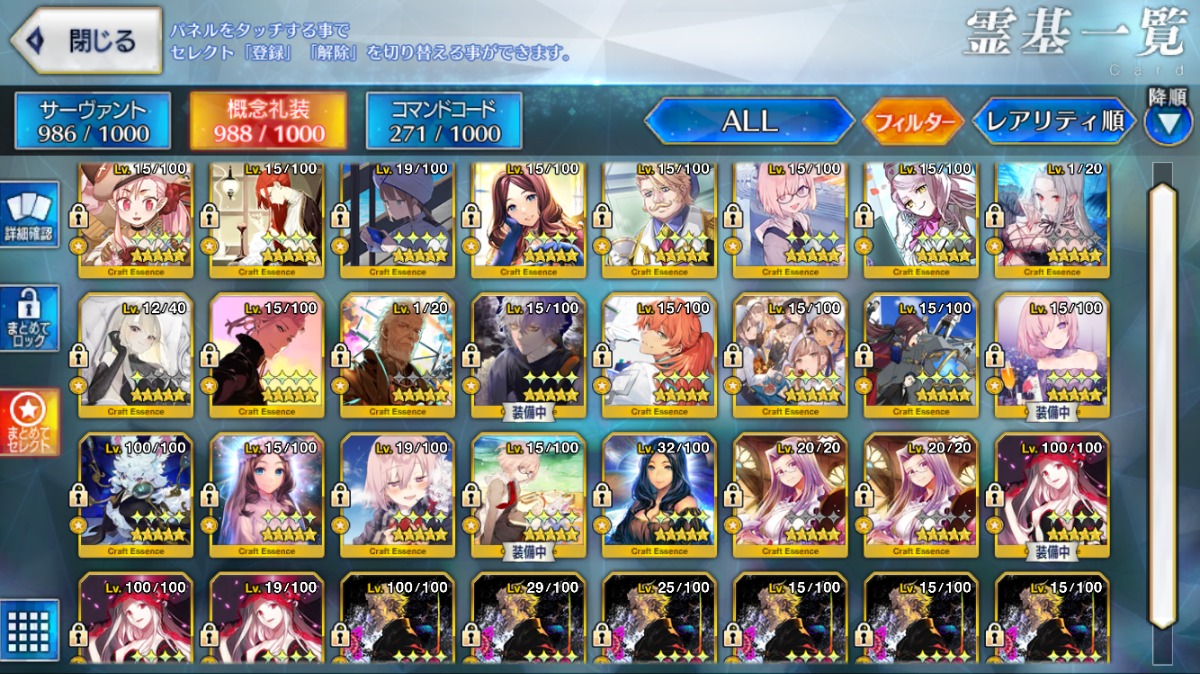This screenshot has height=674, width=1200.
Task: Choose the Lv. 25/100 craft essence card
Action: click(661, 620)
